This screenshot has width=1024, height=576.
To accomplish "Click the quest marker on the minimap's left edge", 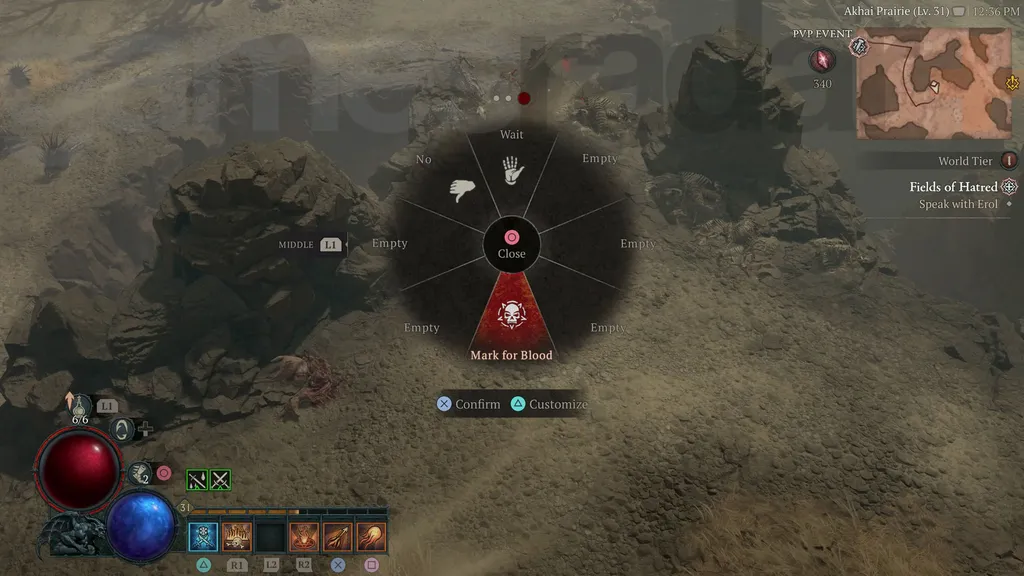I will coord(859,47).
